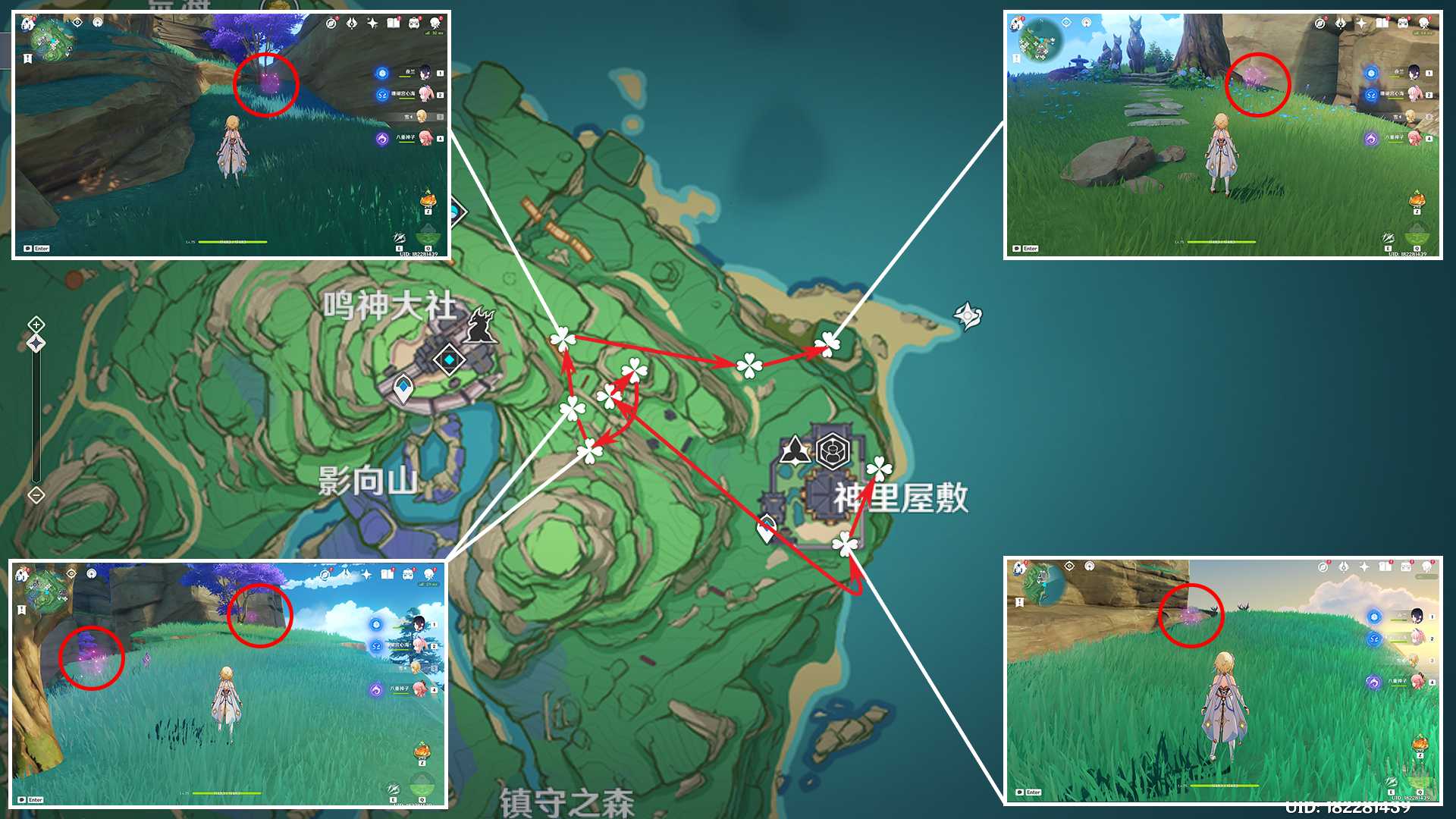Activate Yae Miko's purple elemental burst icon
1456x819 pixels.
(382, 136)
